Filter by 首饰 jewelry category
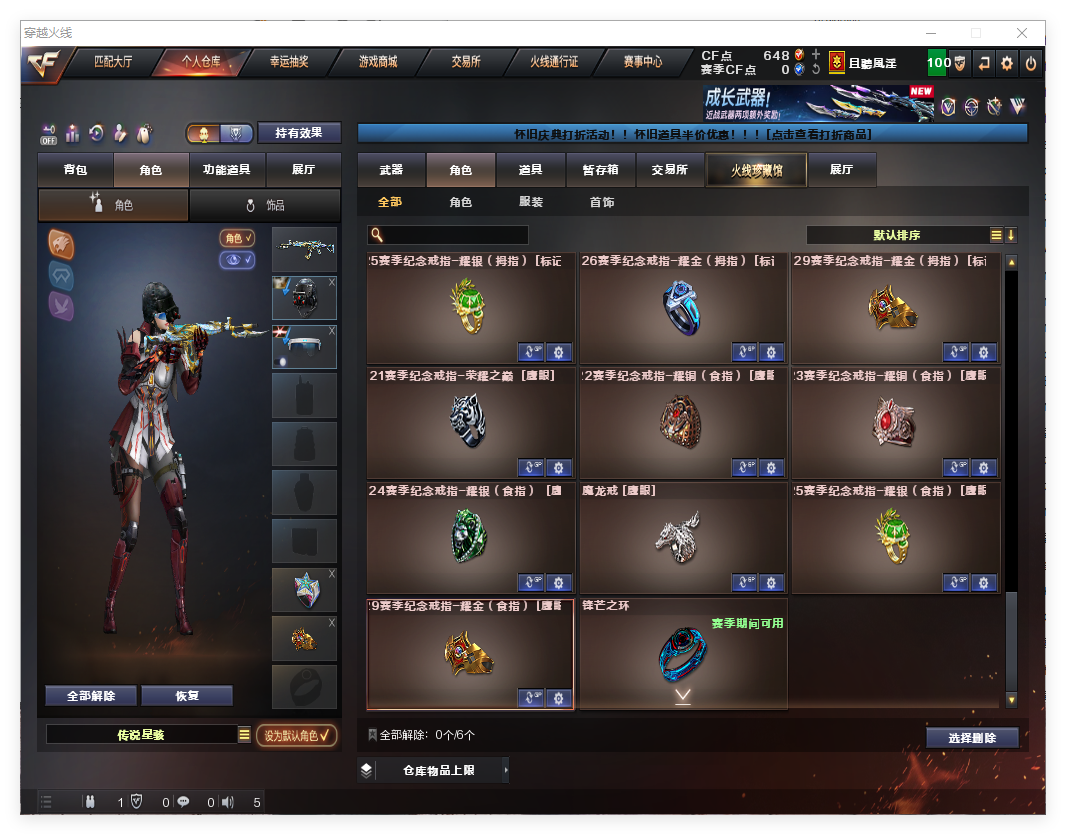The image size is (1066, 835). (601, 202)
